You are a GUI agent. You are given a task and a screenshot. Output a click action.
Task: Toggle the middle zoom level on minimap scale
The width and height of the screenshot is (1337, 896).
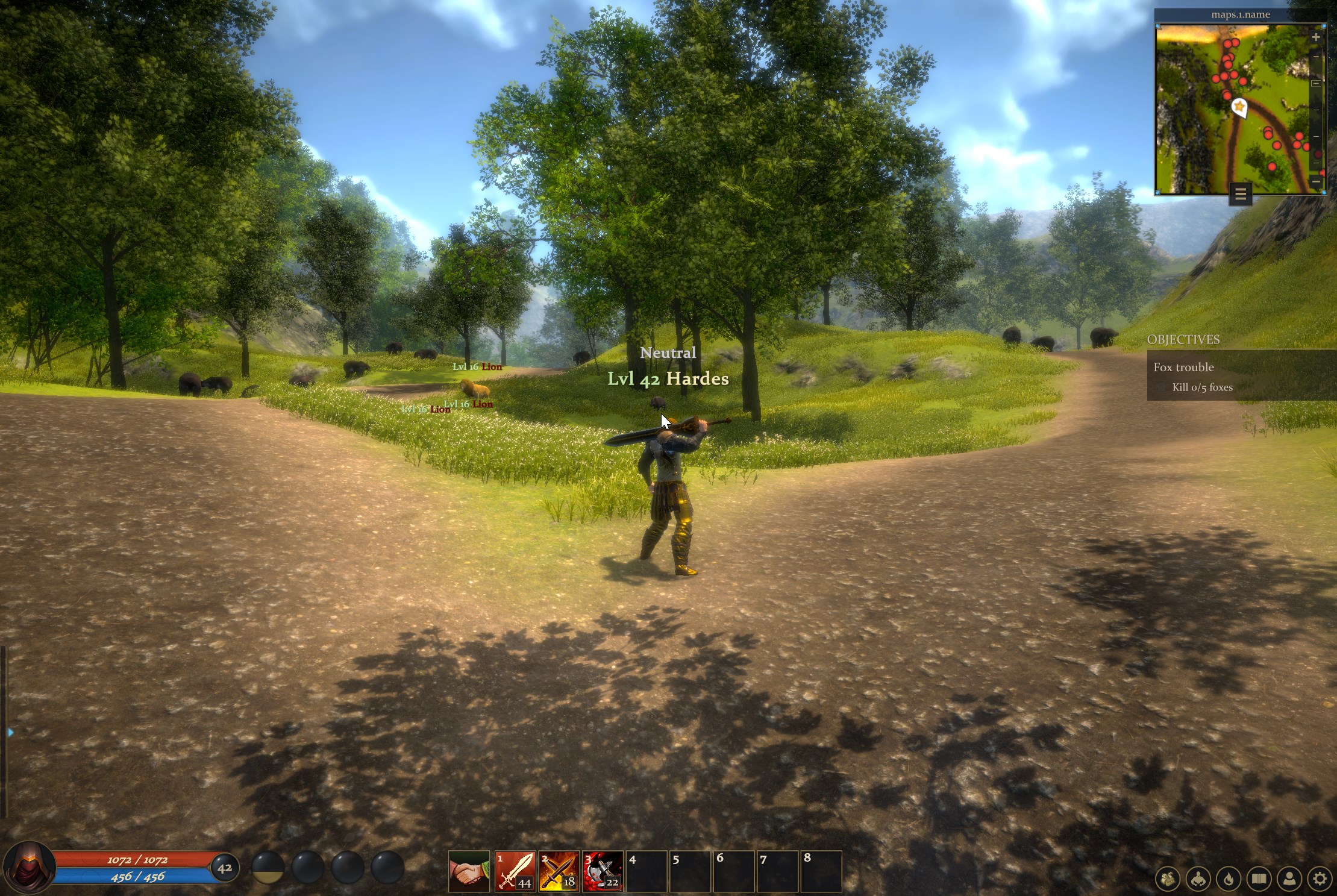click(x=1316, y=83)
